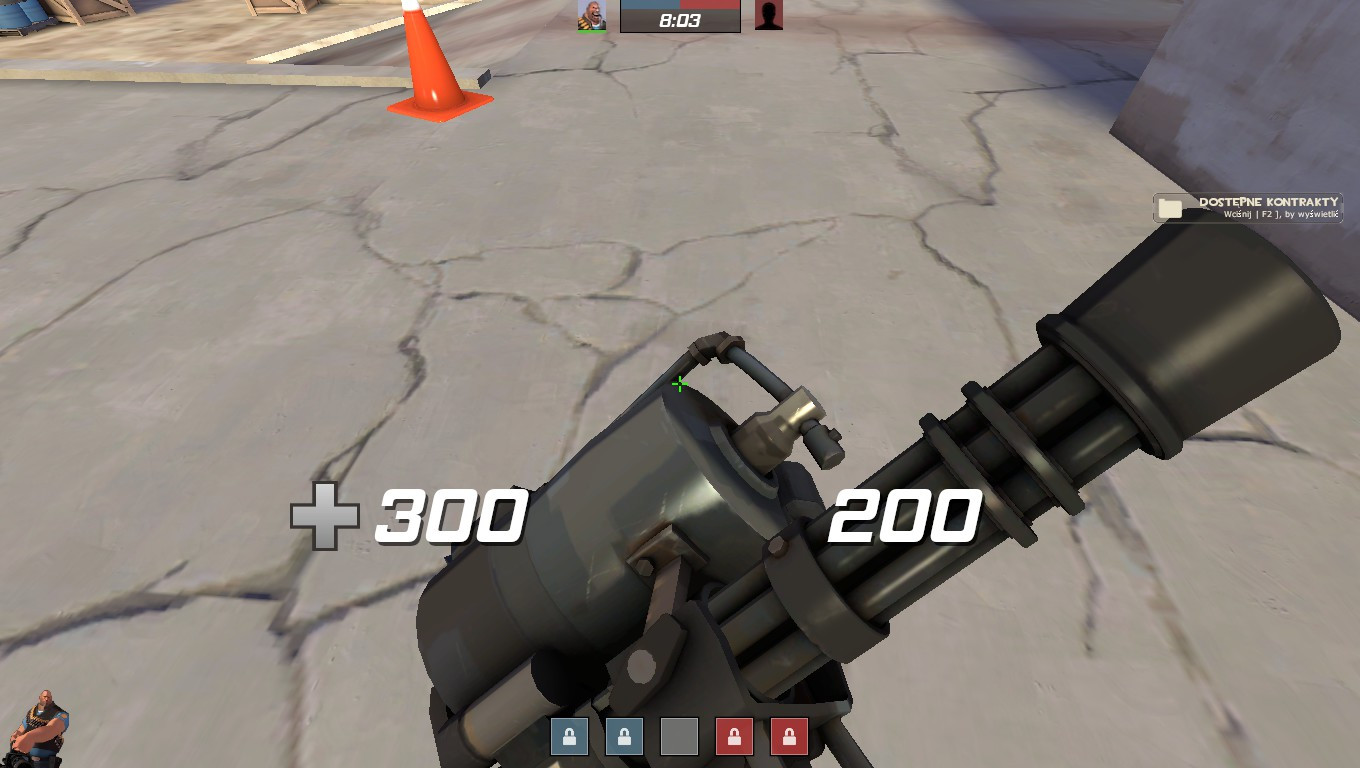The width and height of the screenshot is (1360, 768).
Task: Click the second blue padlock icon
Action: click(625, 737)
